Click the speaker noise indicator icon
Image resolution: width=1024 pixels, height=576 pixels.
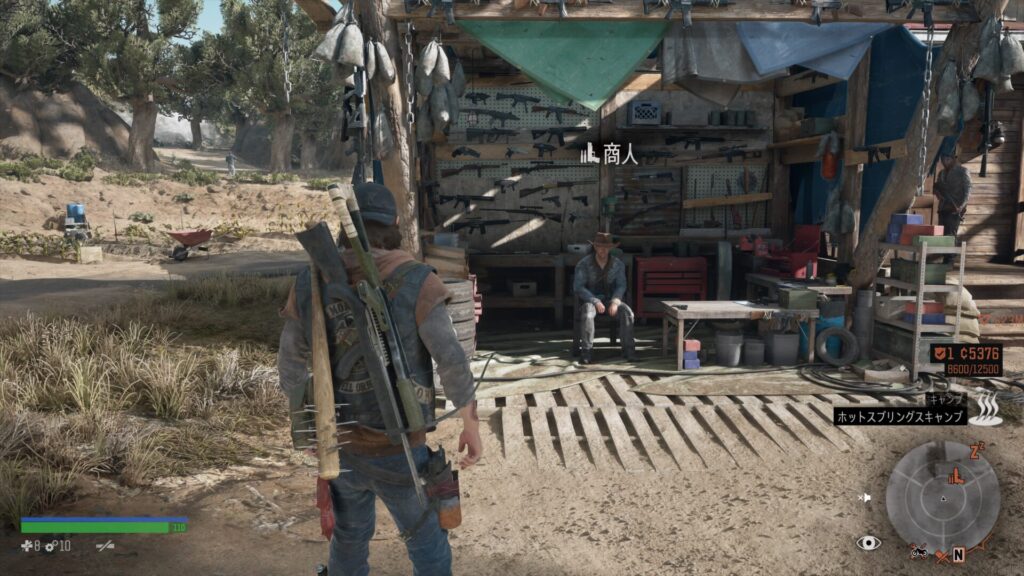865,497
